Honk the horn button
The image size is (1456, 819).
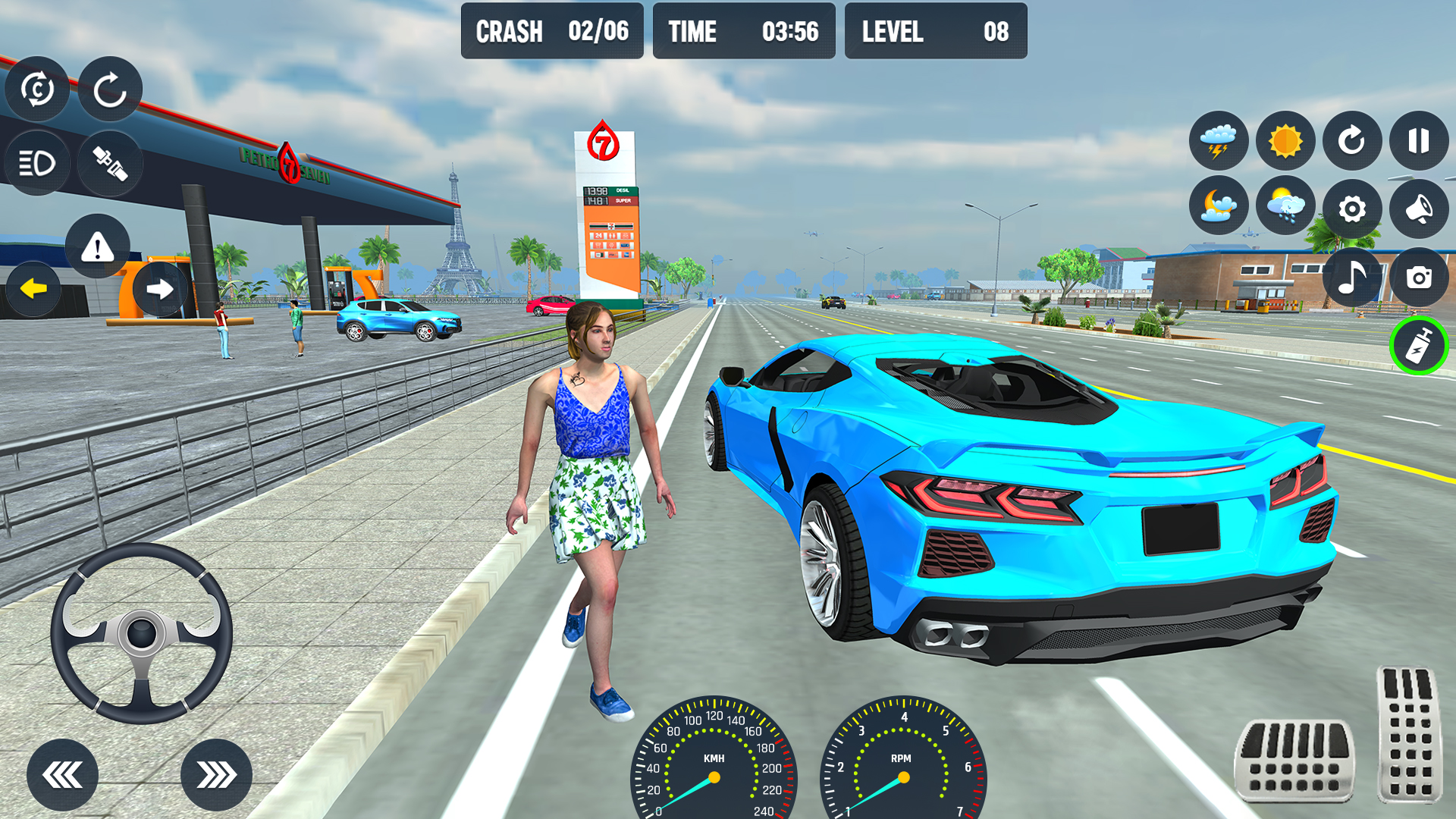(1419, 209)
